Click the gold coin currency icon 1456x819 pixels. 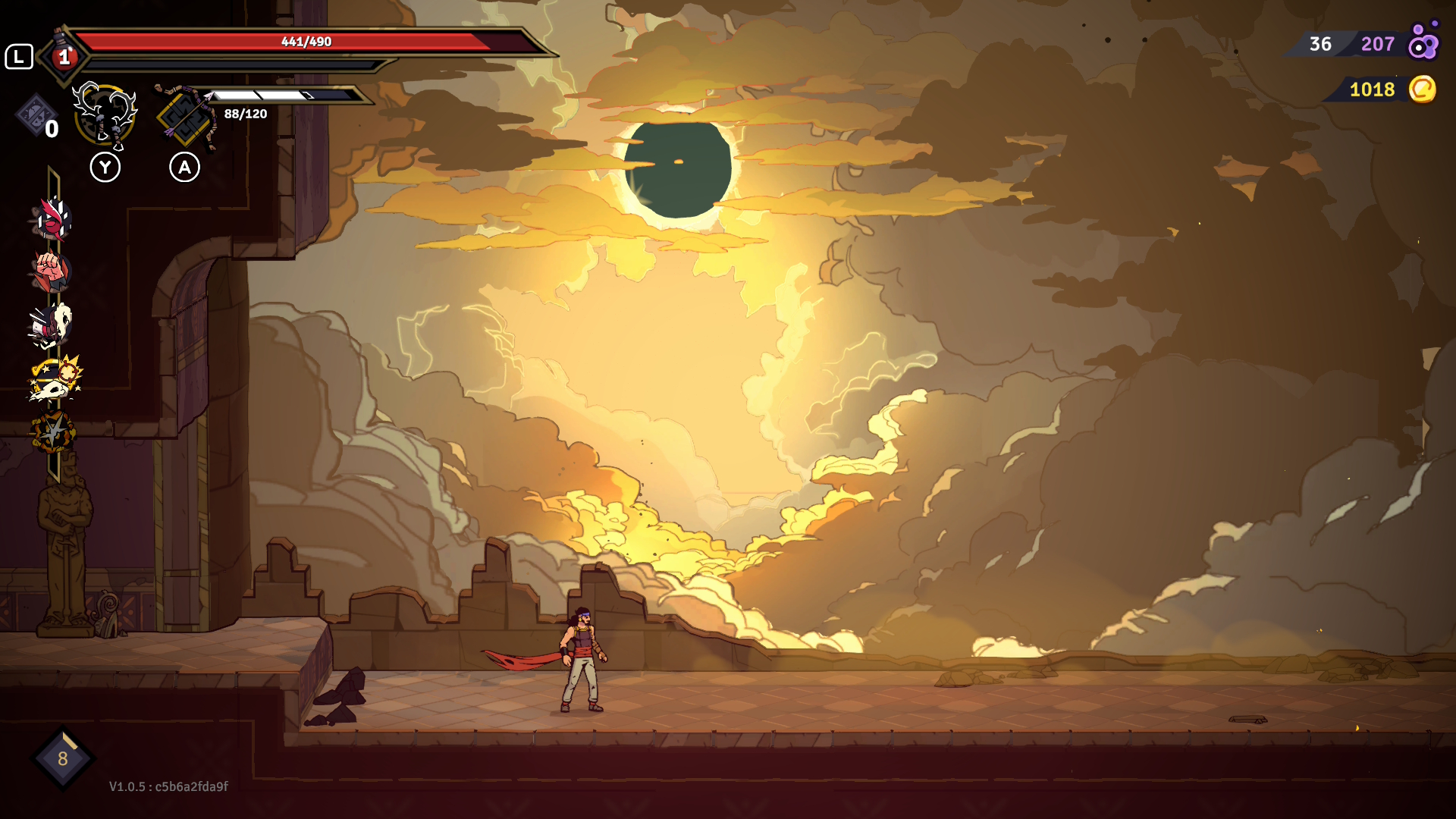[x=1423, y=89]
